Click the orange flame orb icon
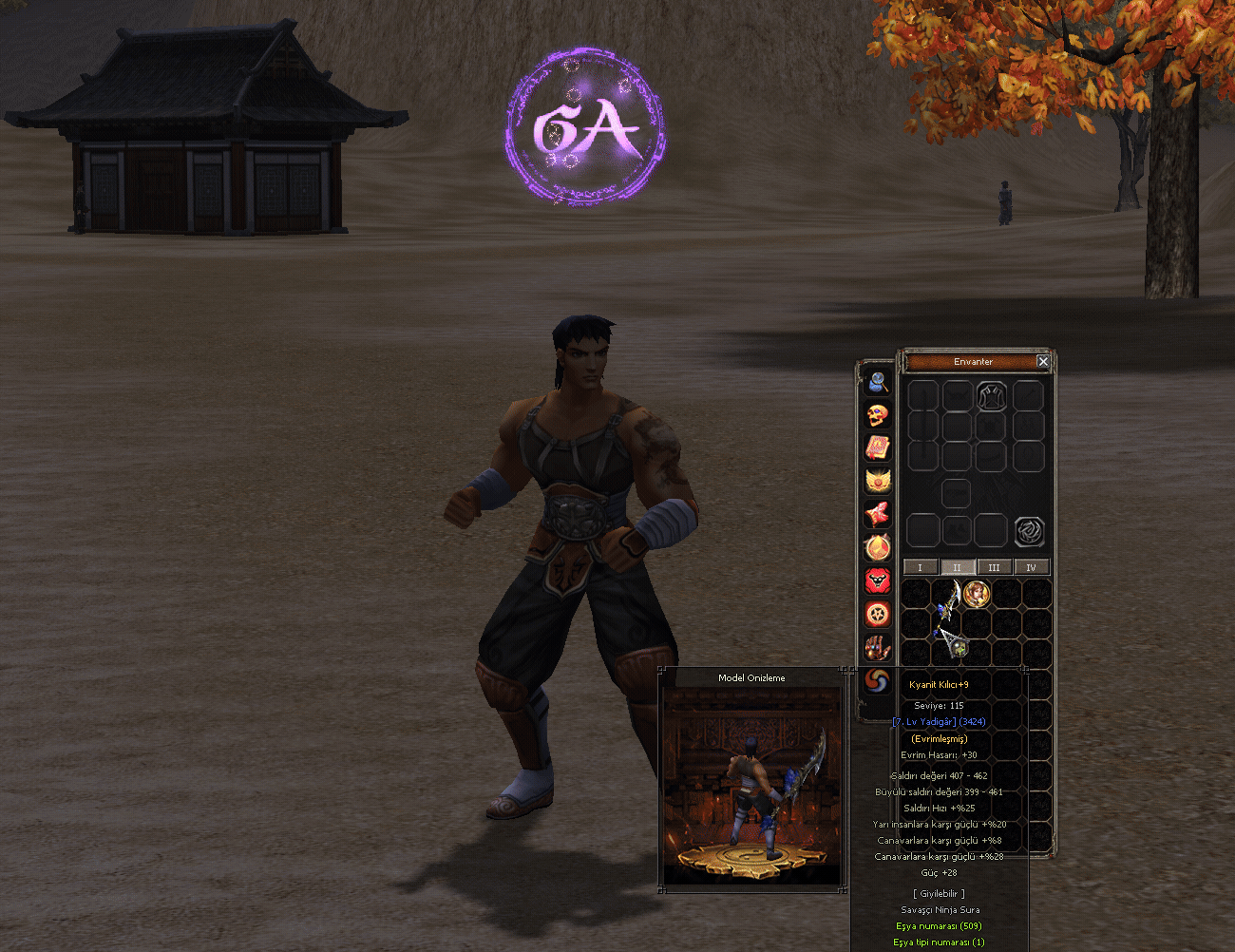This screenshot has width=1235, height=952. 877,547
